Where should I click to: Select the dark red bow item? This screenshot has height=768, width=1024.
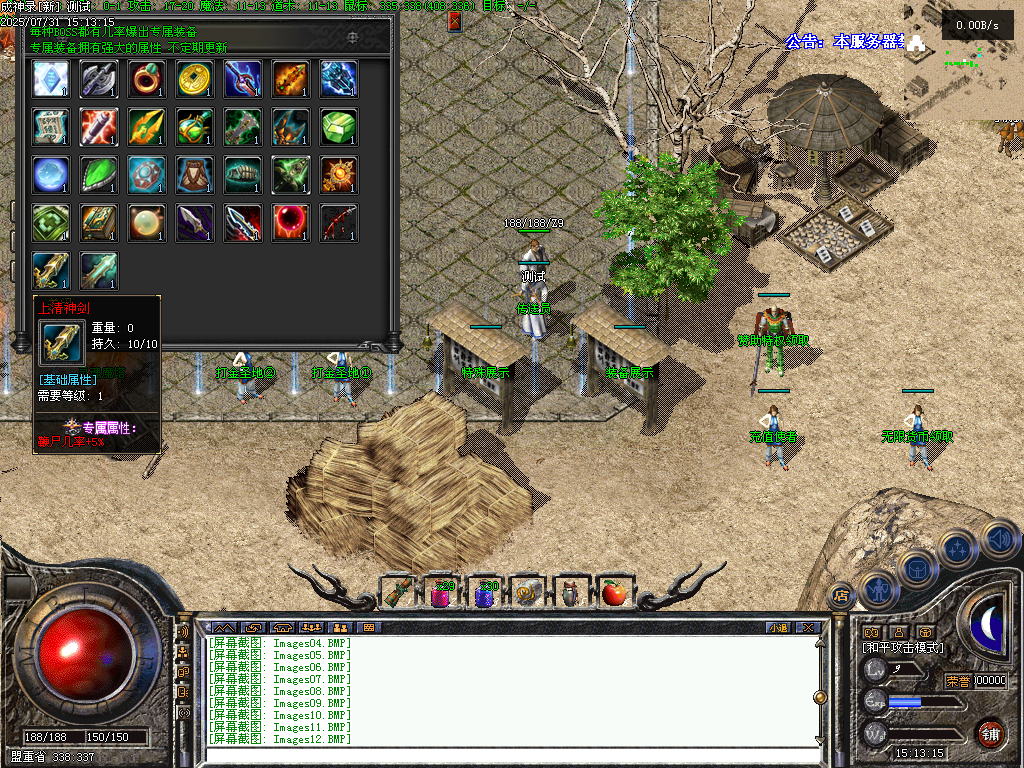[x=339, y=223]
